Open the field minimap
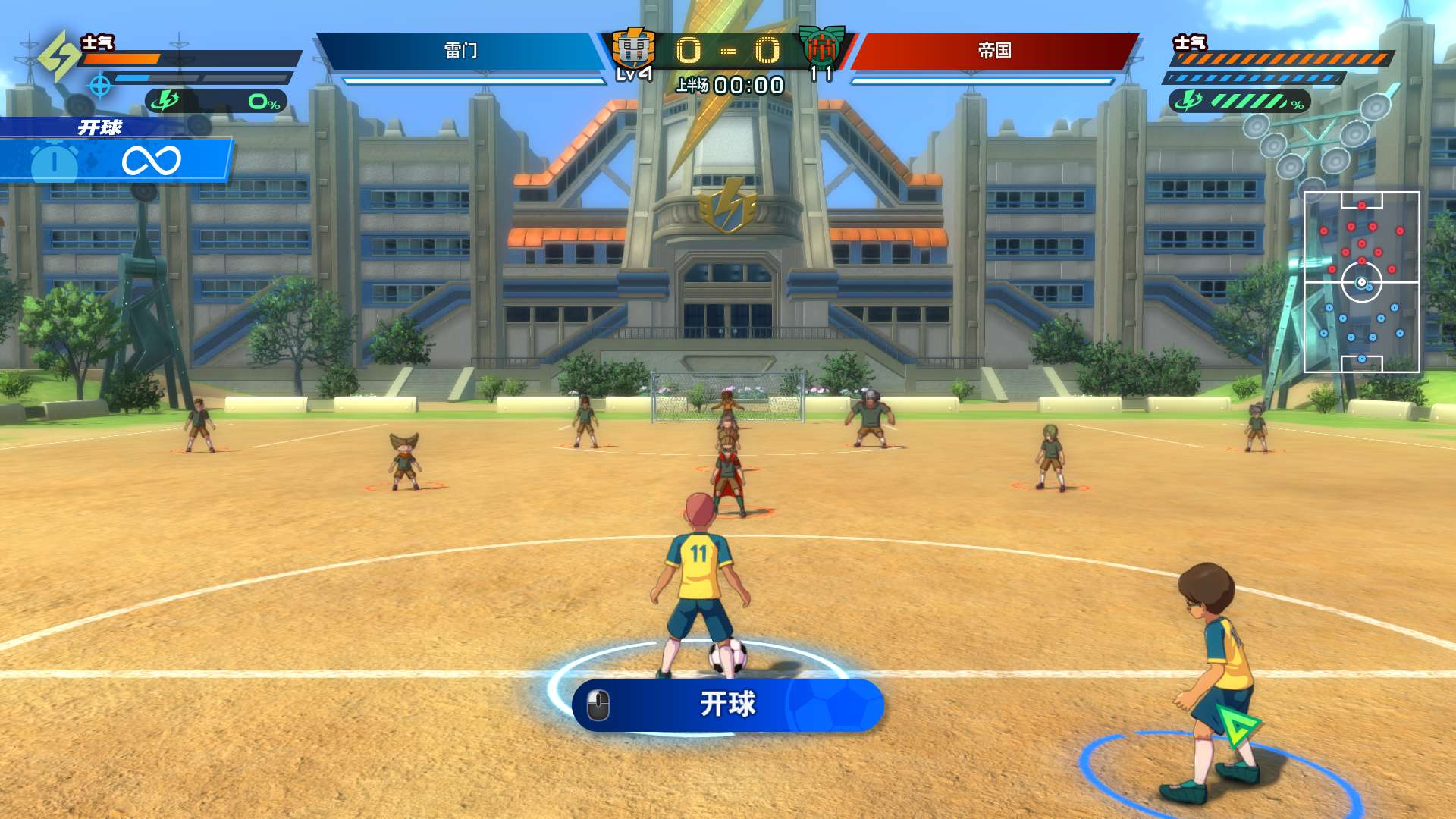 tap(1361, 282)
